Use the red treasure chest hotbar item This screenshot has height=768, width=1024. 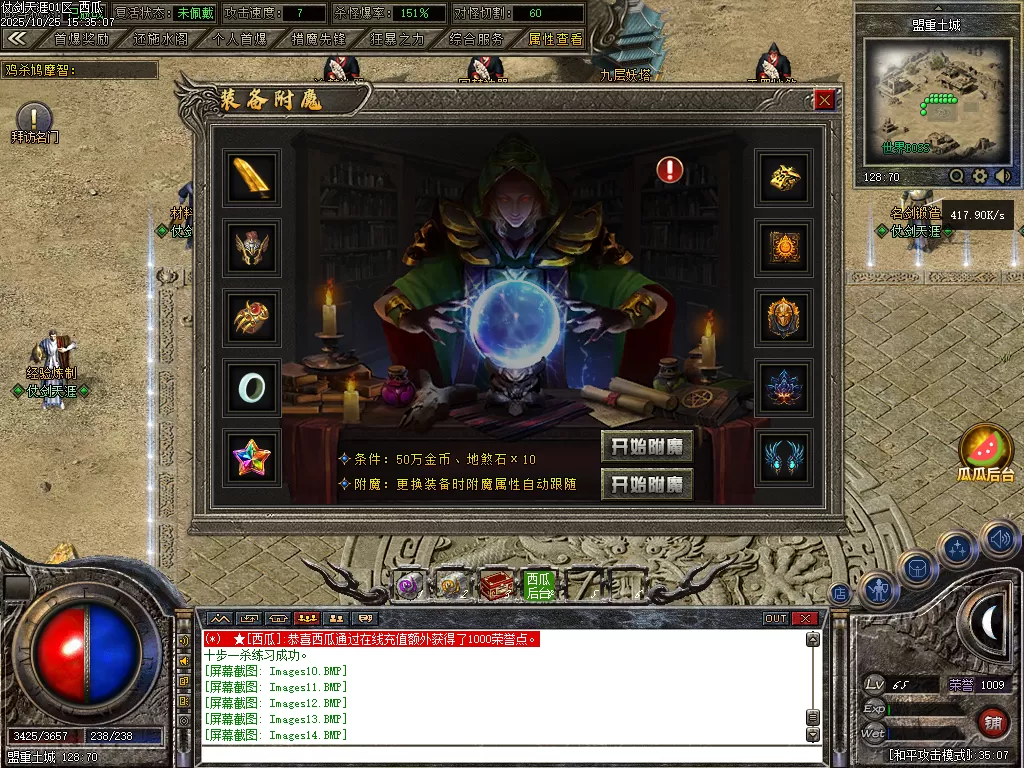(495, 585)
